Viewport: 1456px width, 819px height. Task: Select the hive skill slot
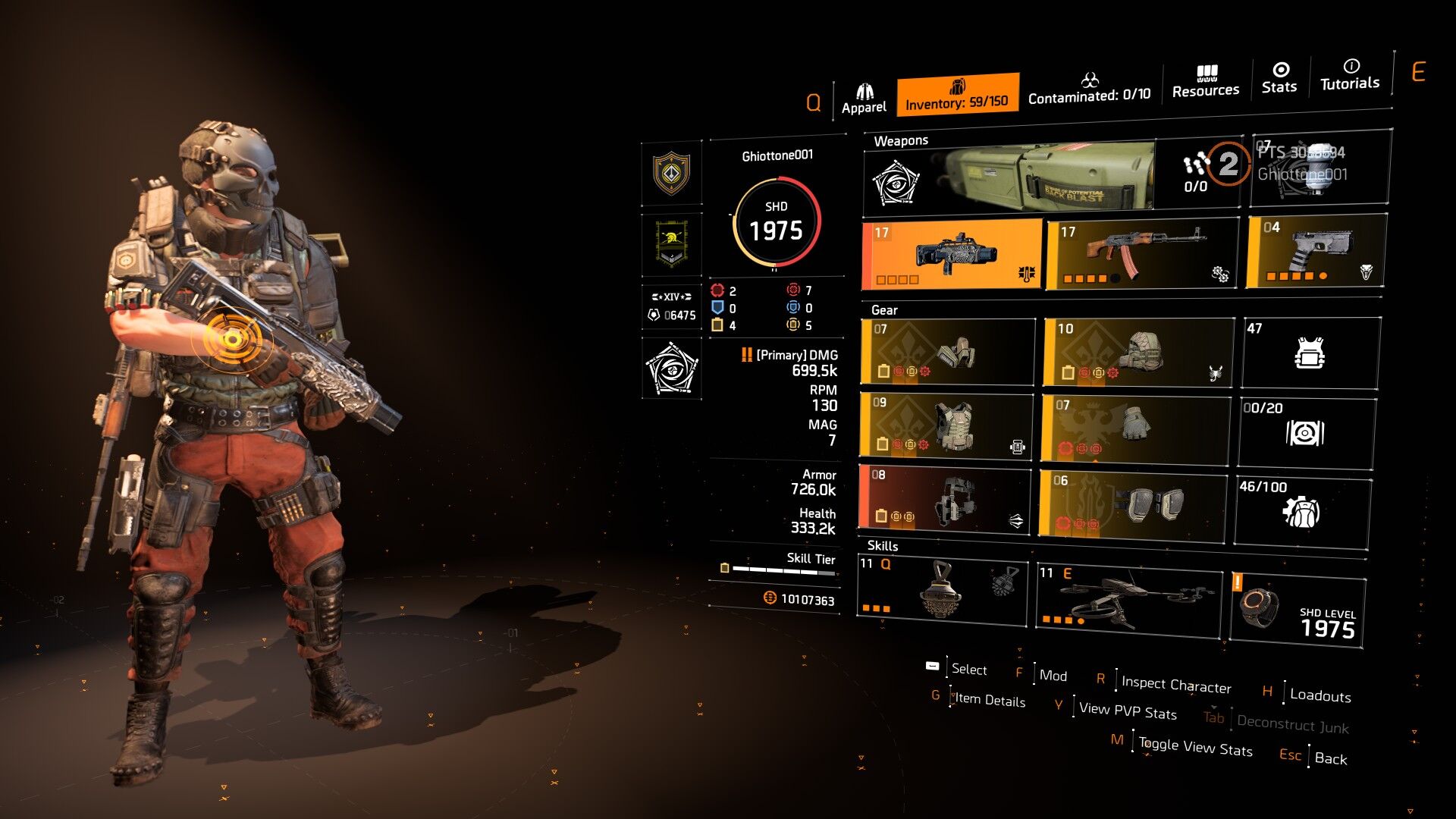[x=942, y=593]
